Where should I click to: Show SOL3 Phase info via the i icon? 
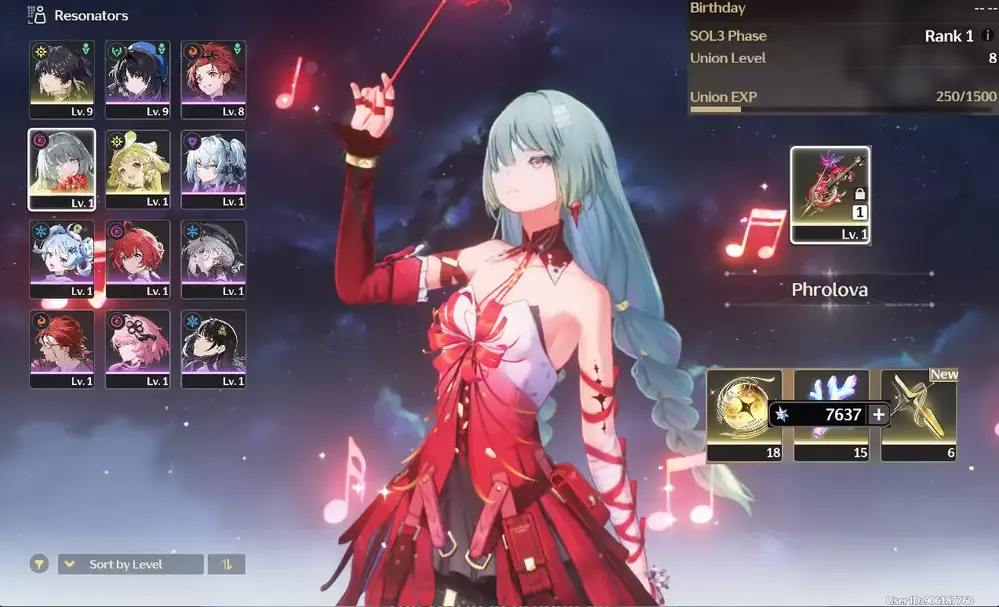988,36
